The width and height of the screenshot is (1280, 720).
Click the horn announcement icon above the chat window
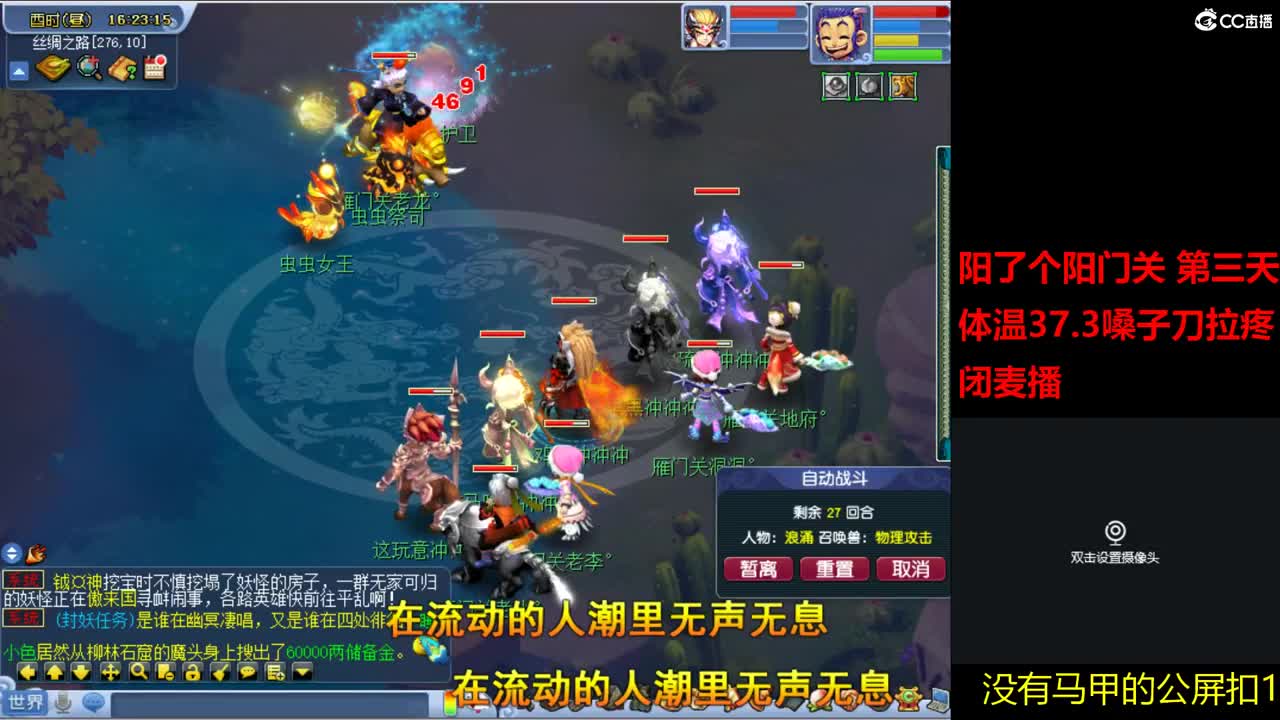pyautogui.click(x=34, y=555)
